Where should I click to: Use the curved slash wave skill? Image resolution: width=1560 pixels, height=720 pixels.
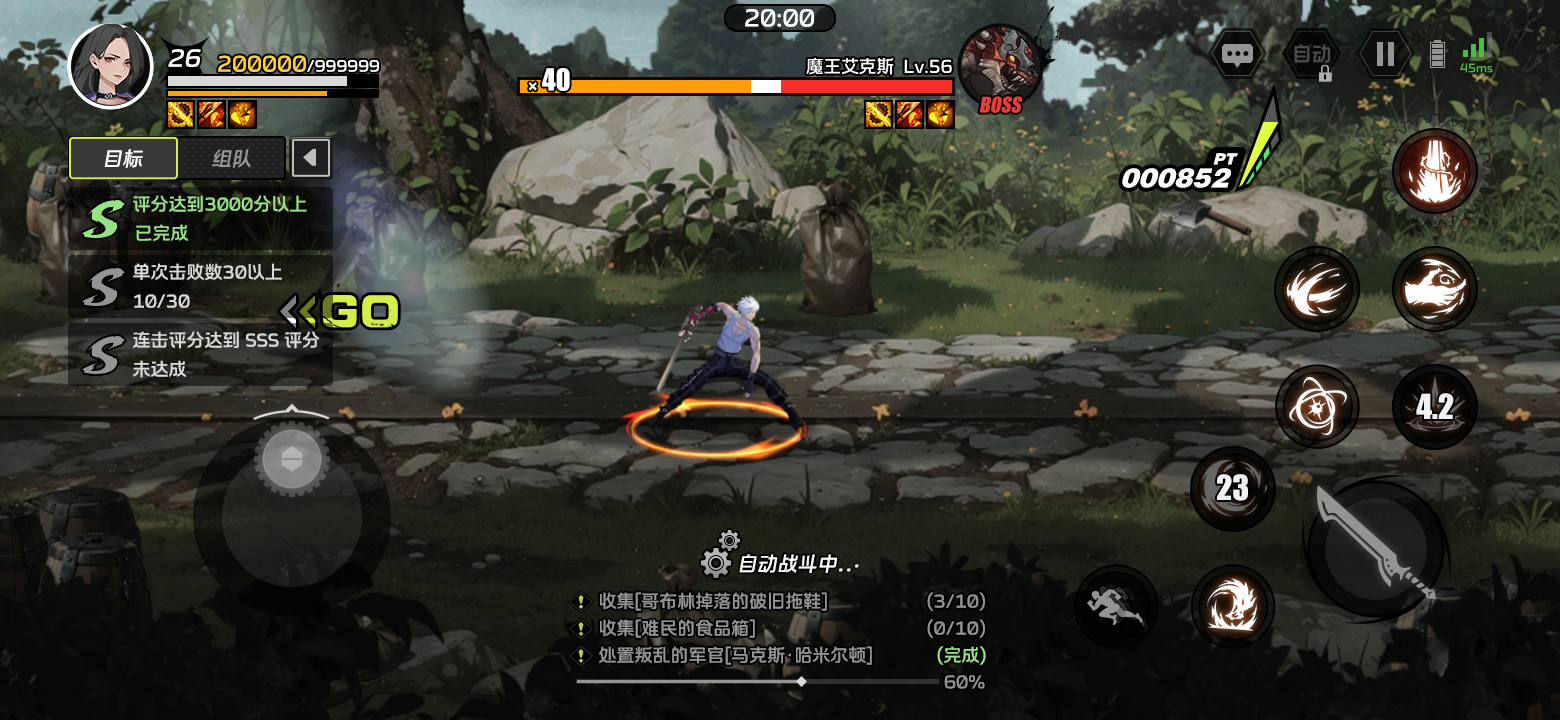click(x=1317, y=289)
